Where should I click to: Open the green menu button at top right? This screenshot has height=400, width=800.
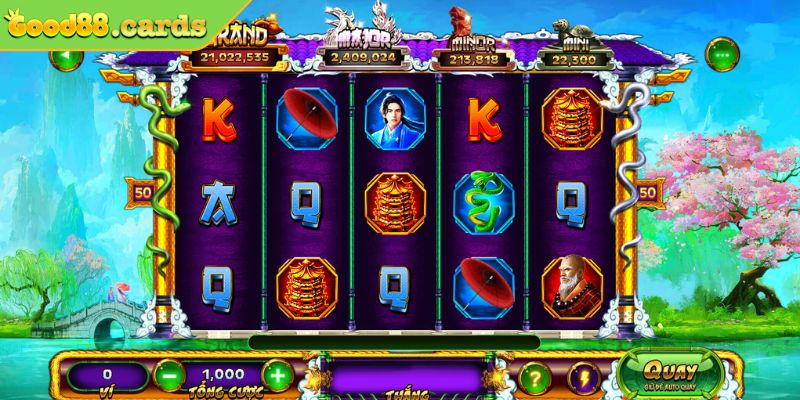pyautogui.click(x=720, y=52)
